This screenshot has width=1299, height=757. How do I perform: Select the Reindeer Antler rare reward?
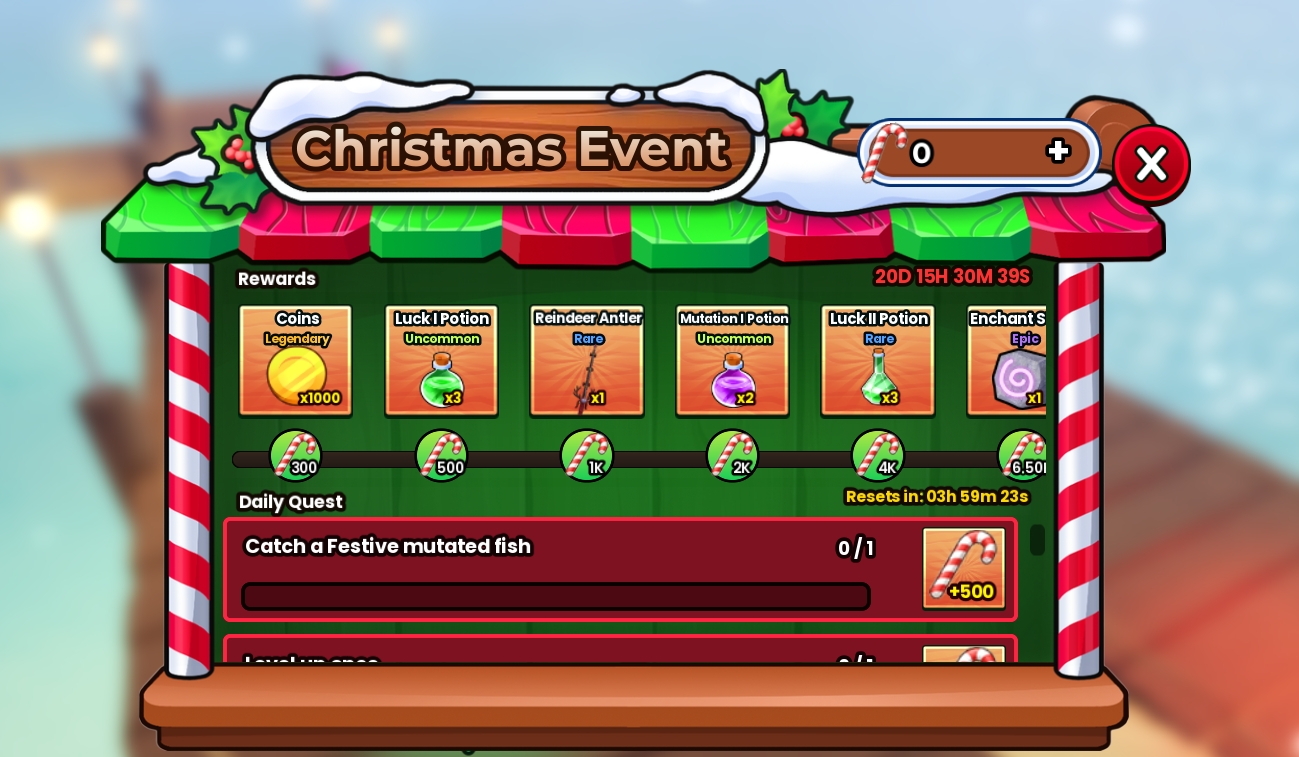click(x=587, y=360)
